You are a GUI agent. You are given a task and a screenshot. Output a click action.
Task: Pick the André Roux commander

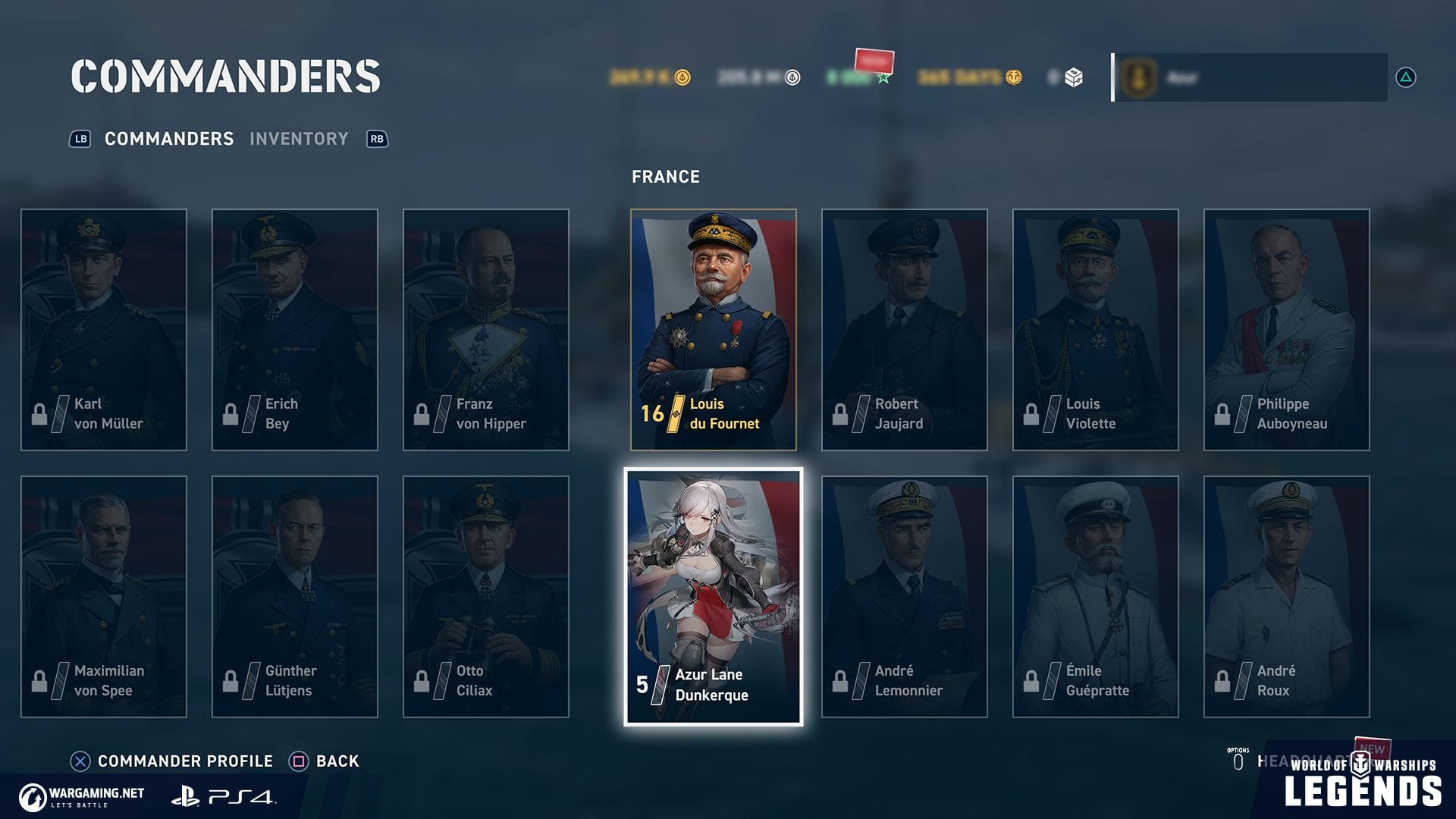1286,596
